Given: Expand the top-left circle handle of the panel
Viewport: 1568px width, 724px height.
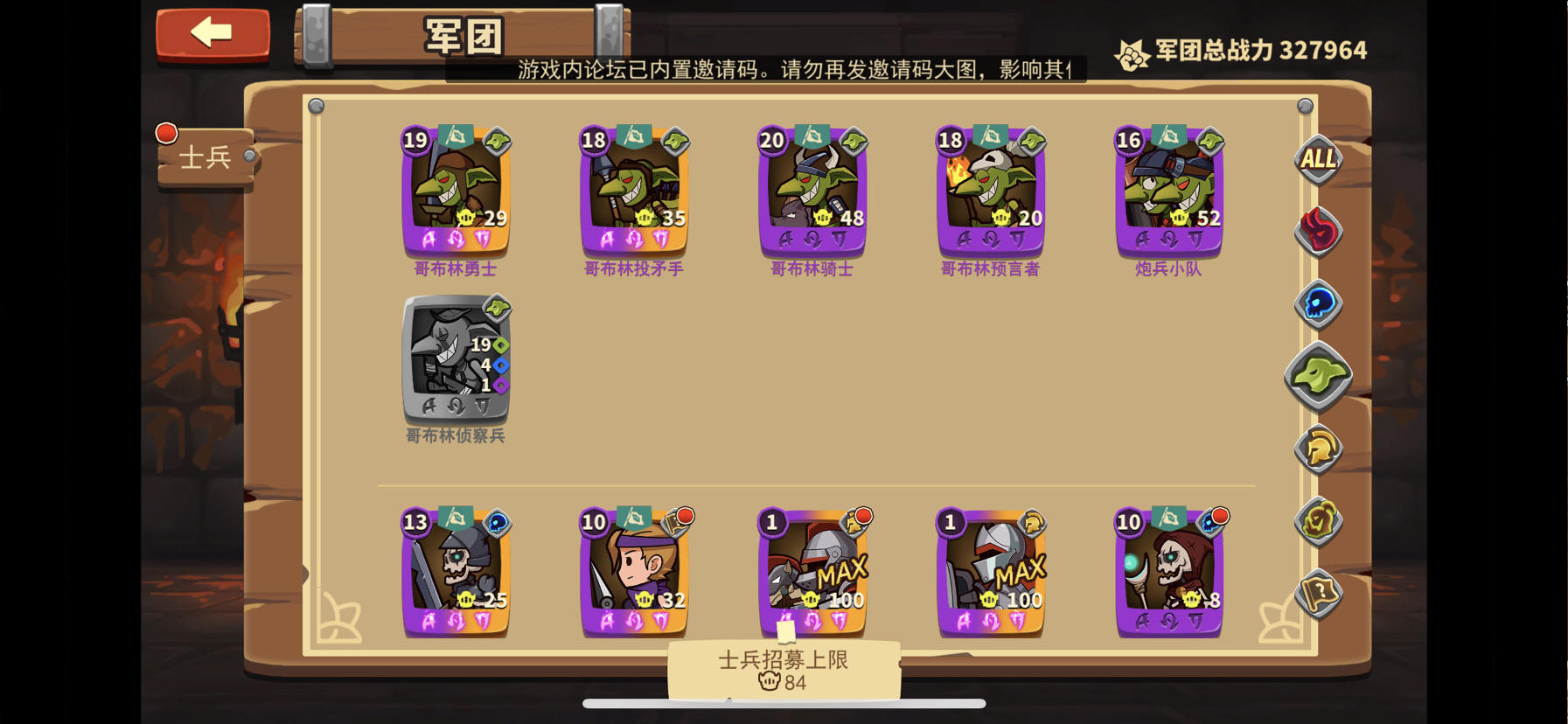Looking at the screenshot, I should coord(317,105).
